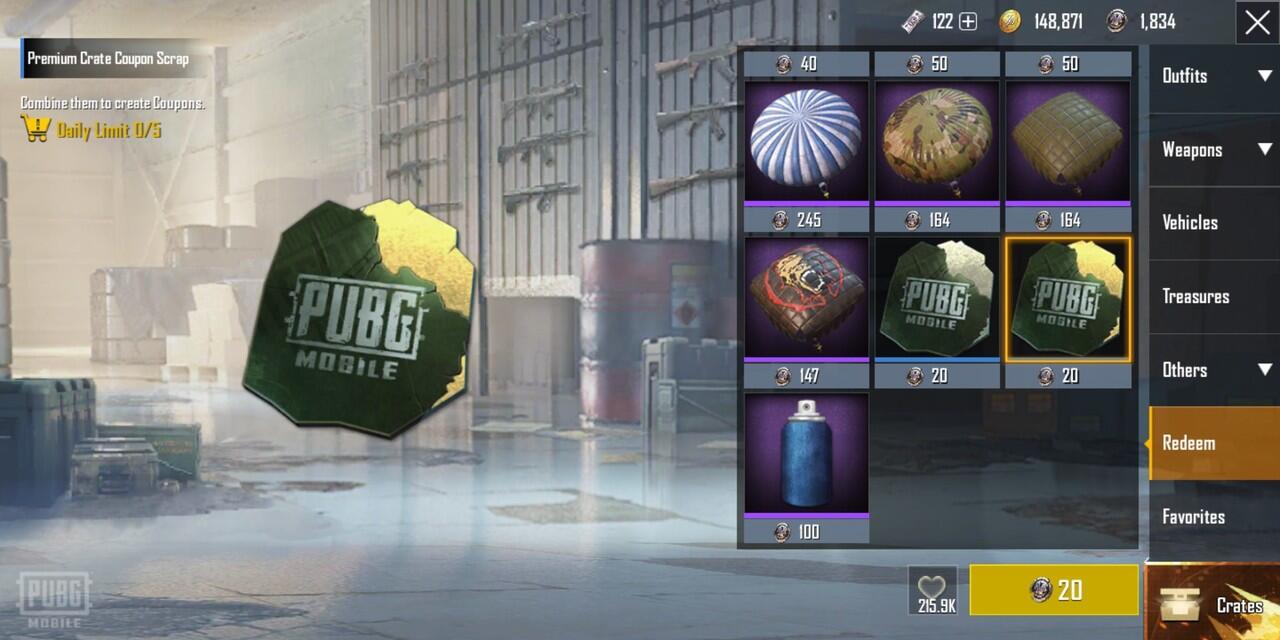Show the Favorites tab
This screenshot has width=1280, height=640.
[1214, 517]
